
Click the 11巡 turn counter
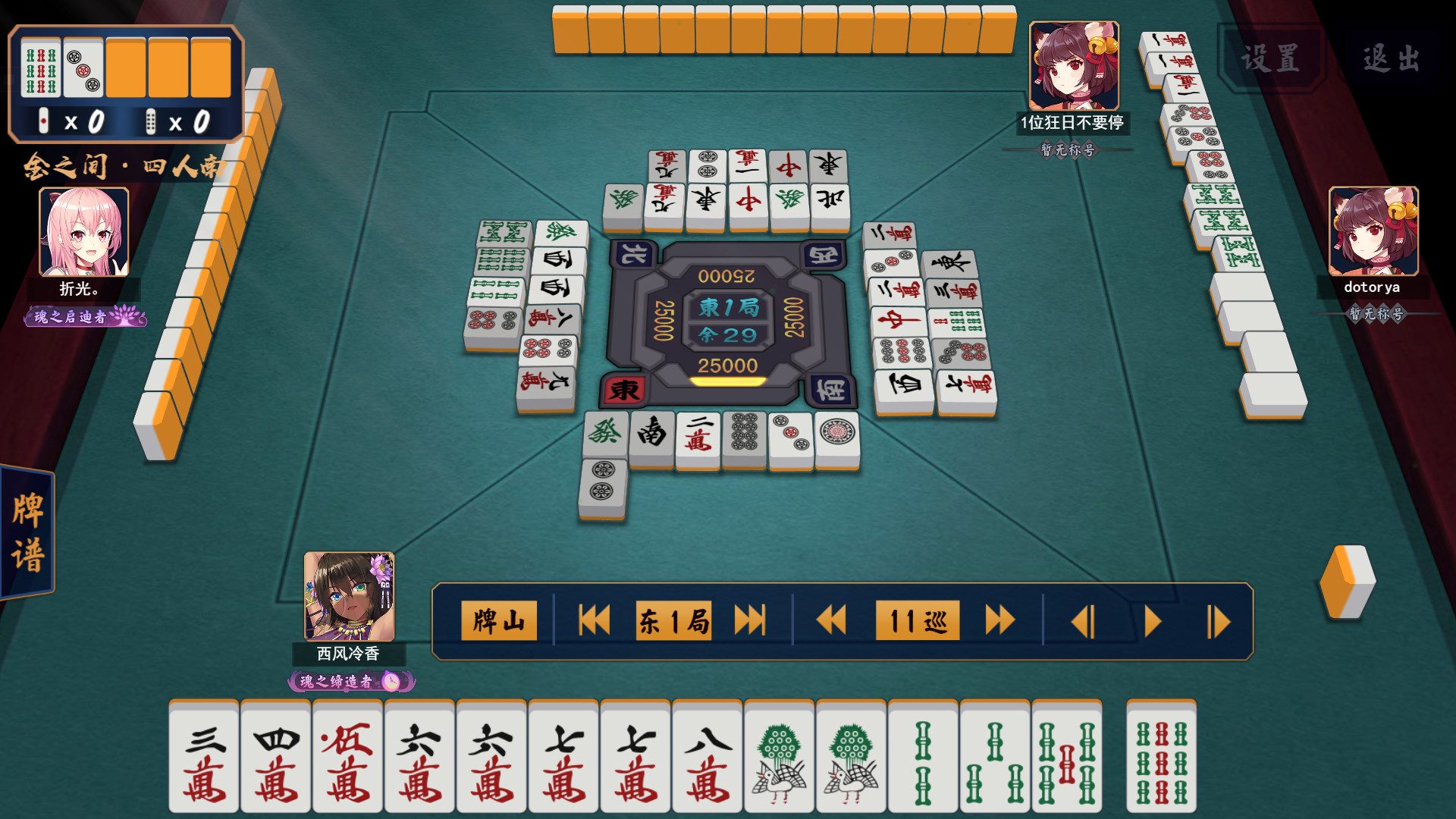[x=916, y=620]
